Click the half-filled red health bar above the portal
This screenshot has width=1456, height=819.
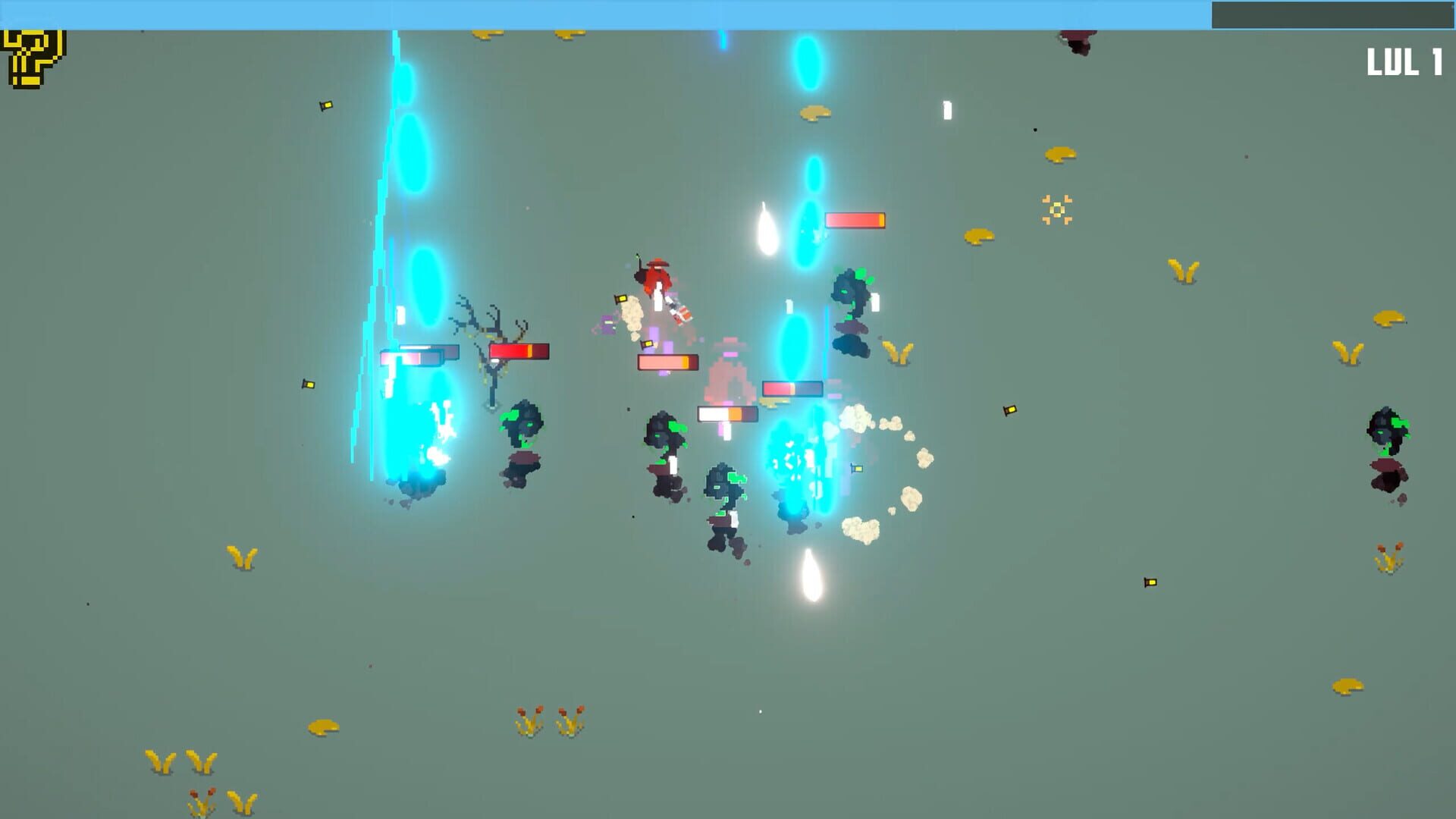[x=855, y=220]
